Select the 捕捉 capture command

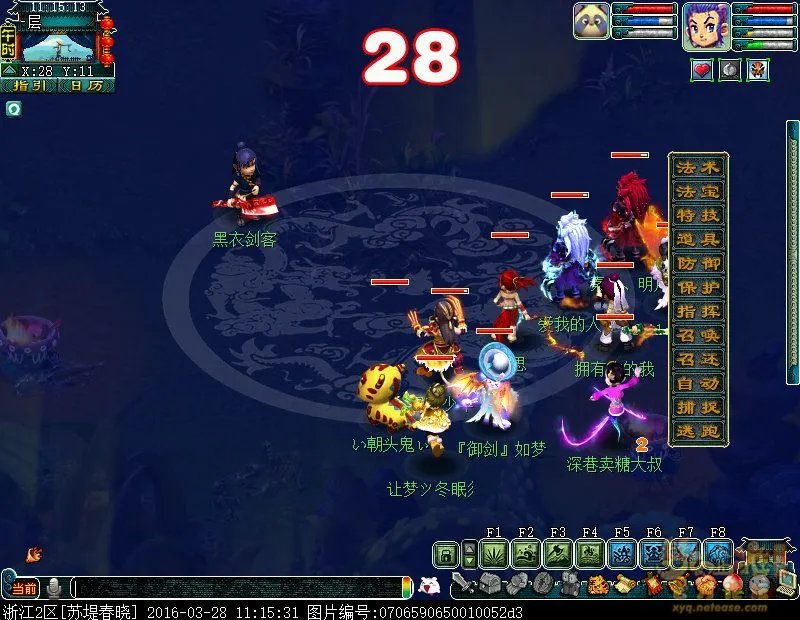(x=697, y=407)
